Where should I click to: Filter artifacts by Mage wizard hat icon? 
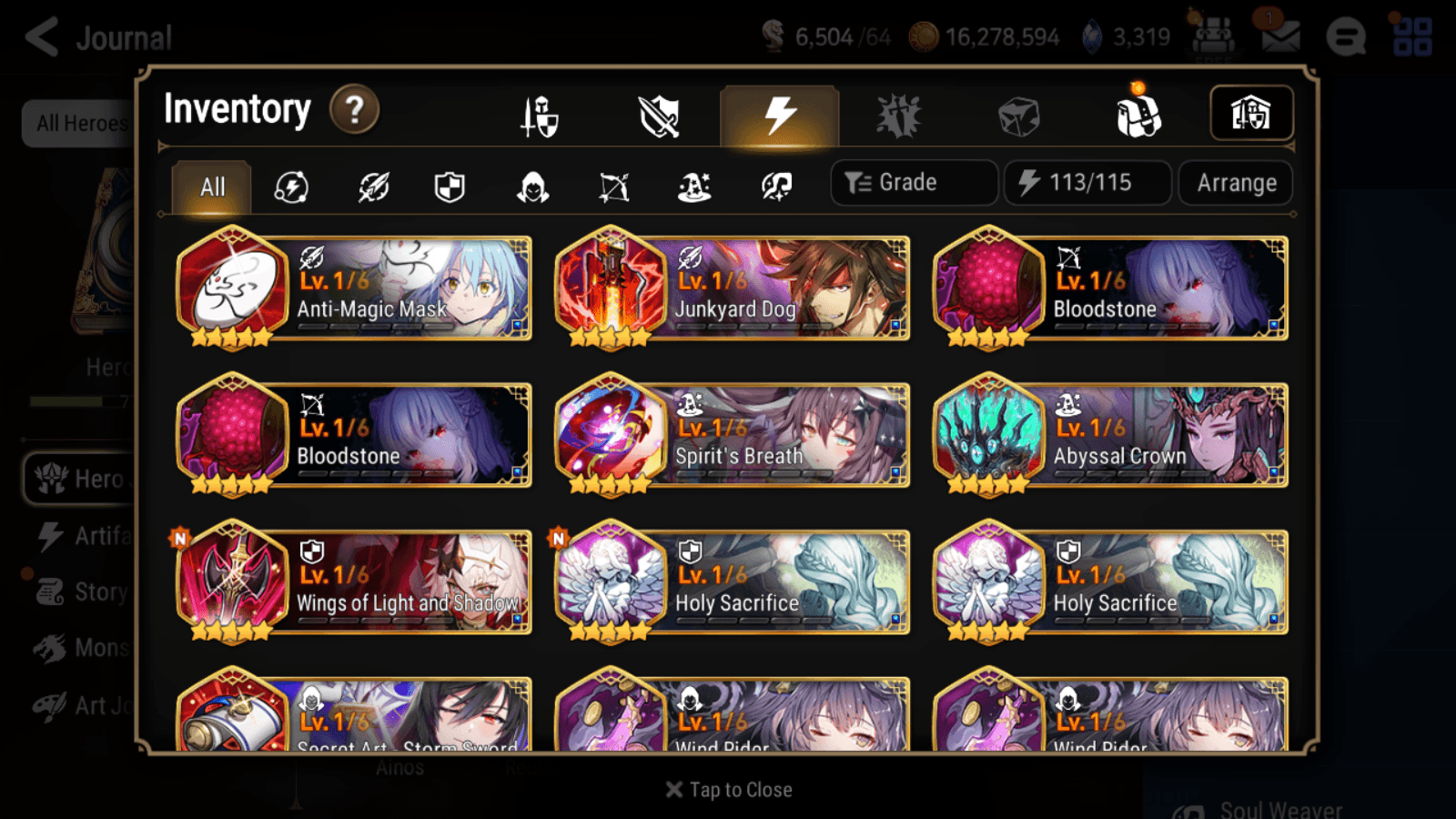(x=695, y=187)
